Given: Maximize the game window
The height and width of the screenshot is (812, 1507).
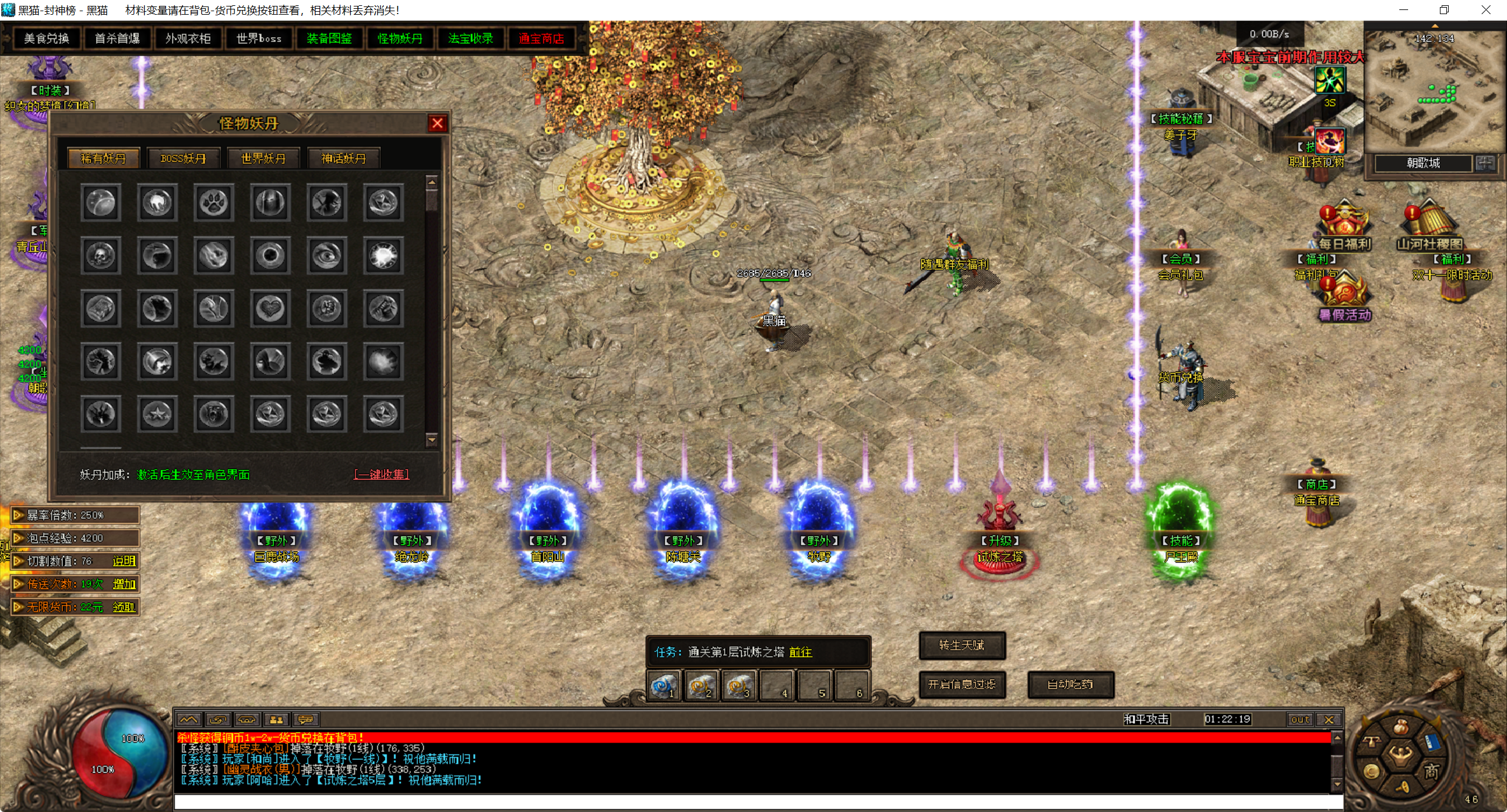Looking at the screenshot, I should click(x=1444, y=10).
